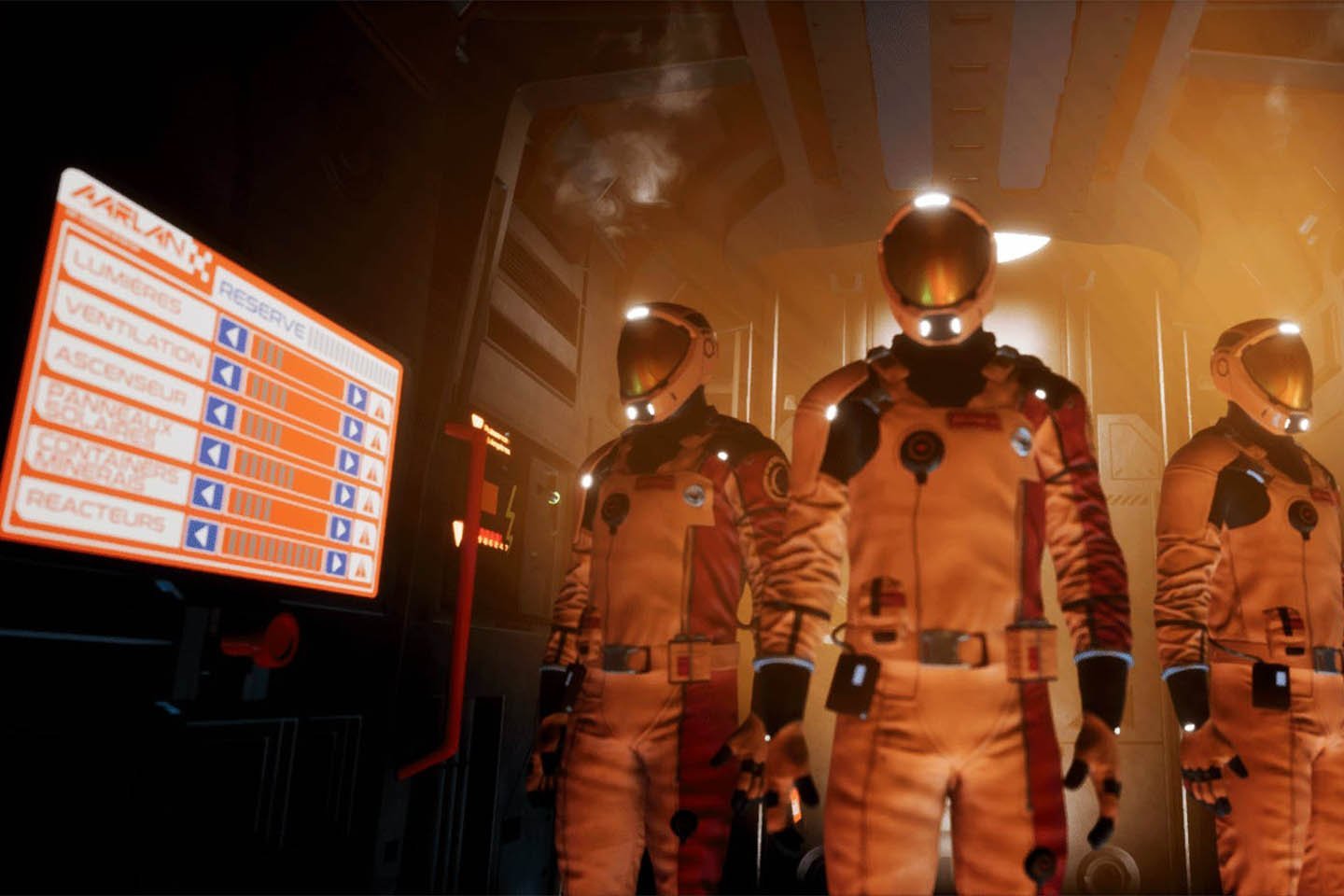Raise the Ventilation power level
The height and width of the screenshot is (896, 1344).
click(352, 428)
